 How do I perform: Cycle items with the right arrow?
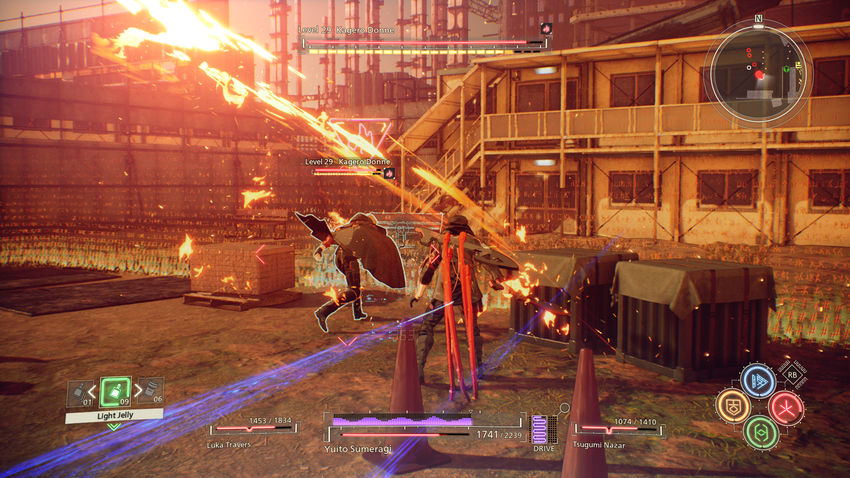click(135, 392)
